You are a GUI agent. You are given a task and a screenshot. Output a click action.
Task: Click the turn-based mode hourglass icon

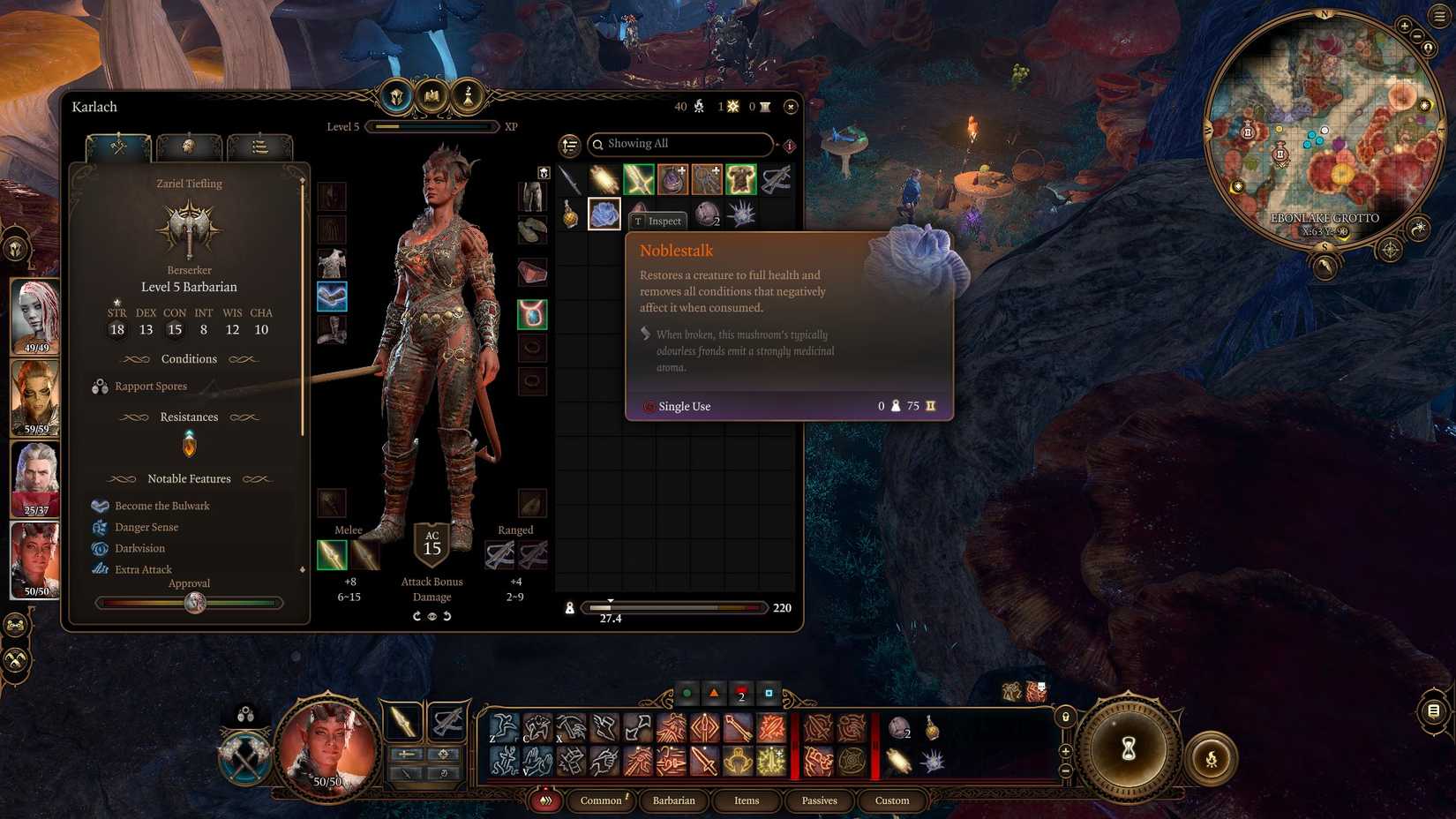pos(1127,748)
